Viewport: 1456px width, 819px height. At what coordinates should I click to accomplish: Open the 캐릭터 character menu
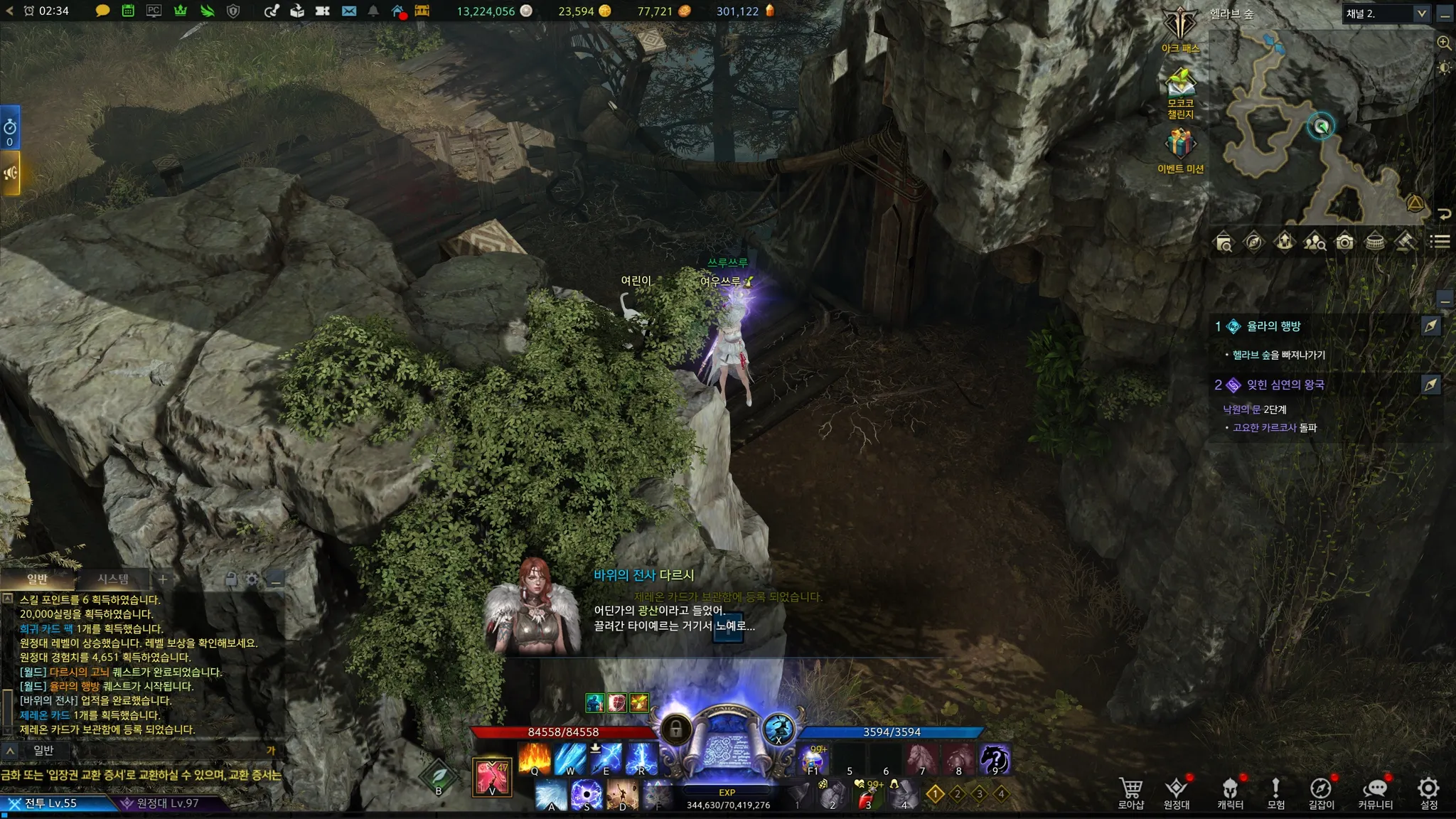click(x=1230, y=791)
